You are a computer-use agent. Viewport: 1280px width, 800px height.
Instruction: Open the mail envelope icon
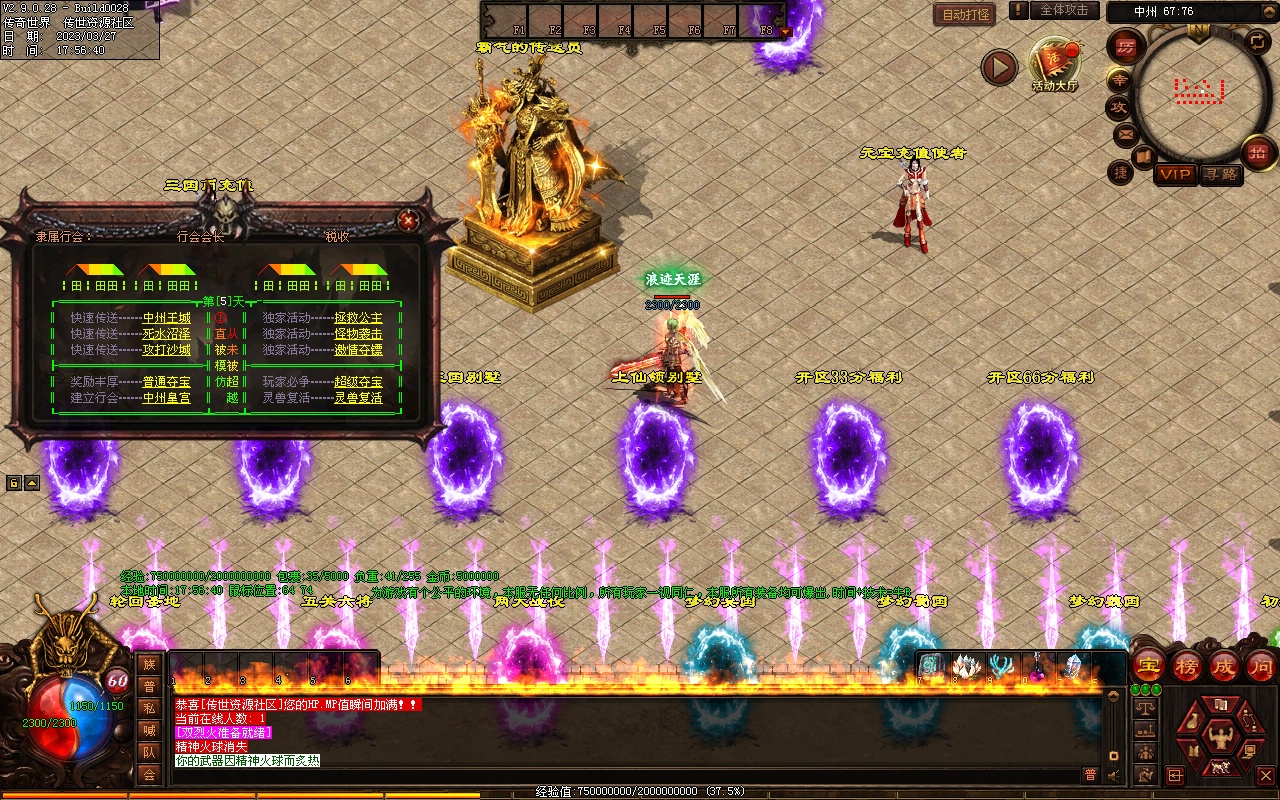pyautogui.click(x=1125, y=134)
